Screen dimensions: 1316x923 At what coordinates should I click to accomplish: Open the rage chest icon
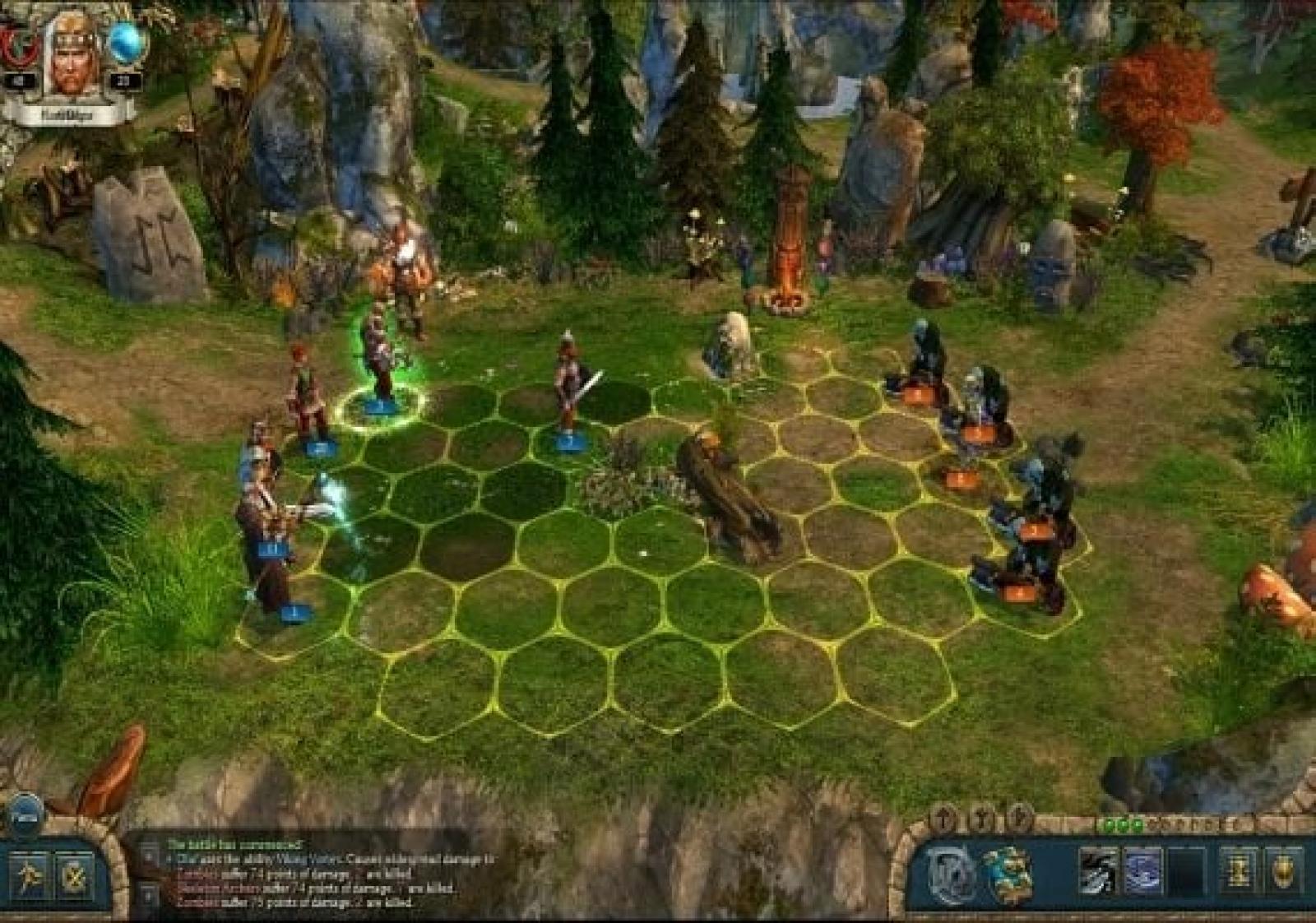(1008, 874)
